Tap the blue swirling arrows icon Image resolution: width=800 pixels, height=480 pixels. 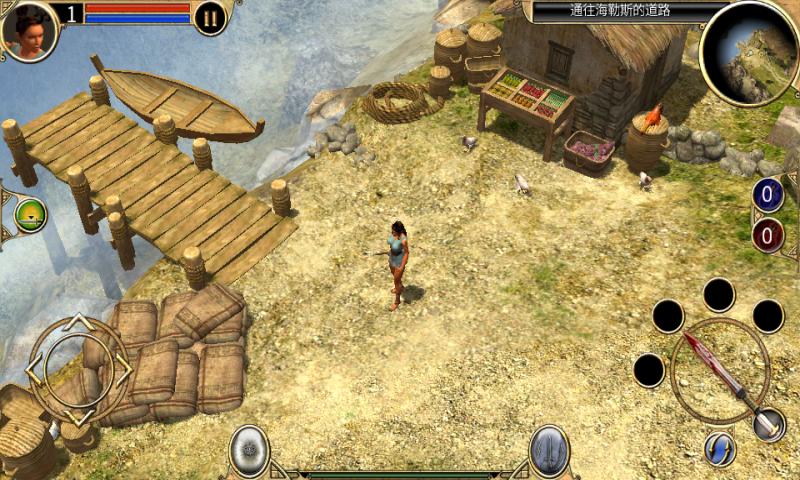click(x=720, y=449)
